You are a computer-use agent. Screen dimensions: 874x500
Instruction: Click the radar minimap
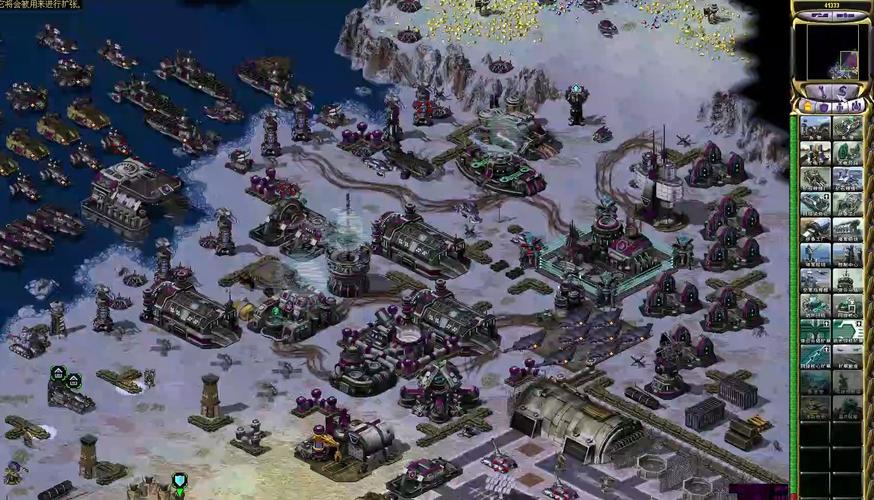click(x=832, y=50)
